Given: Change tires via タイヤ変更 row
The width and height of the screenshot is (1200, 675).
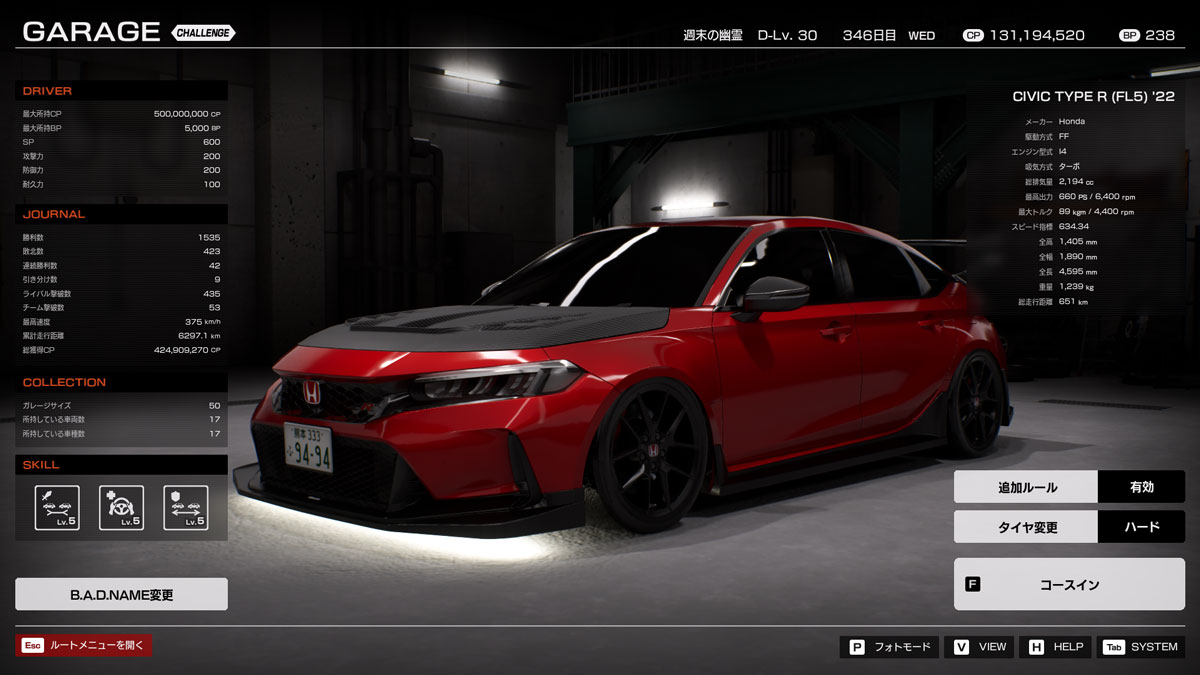Looking at the screenshot, I should 1068,527.
